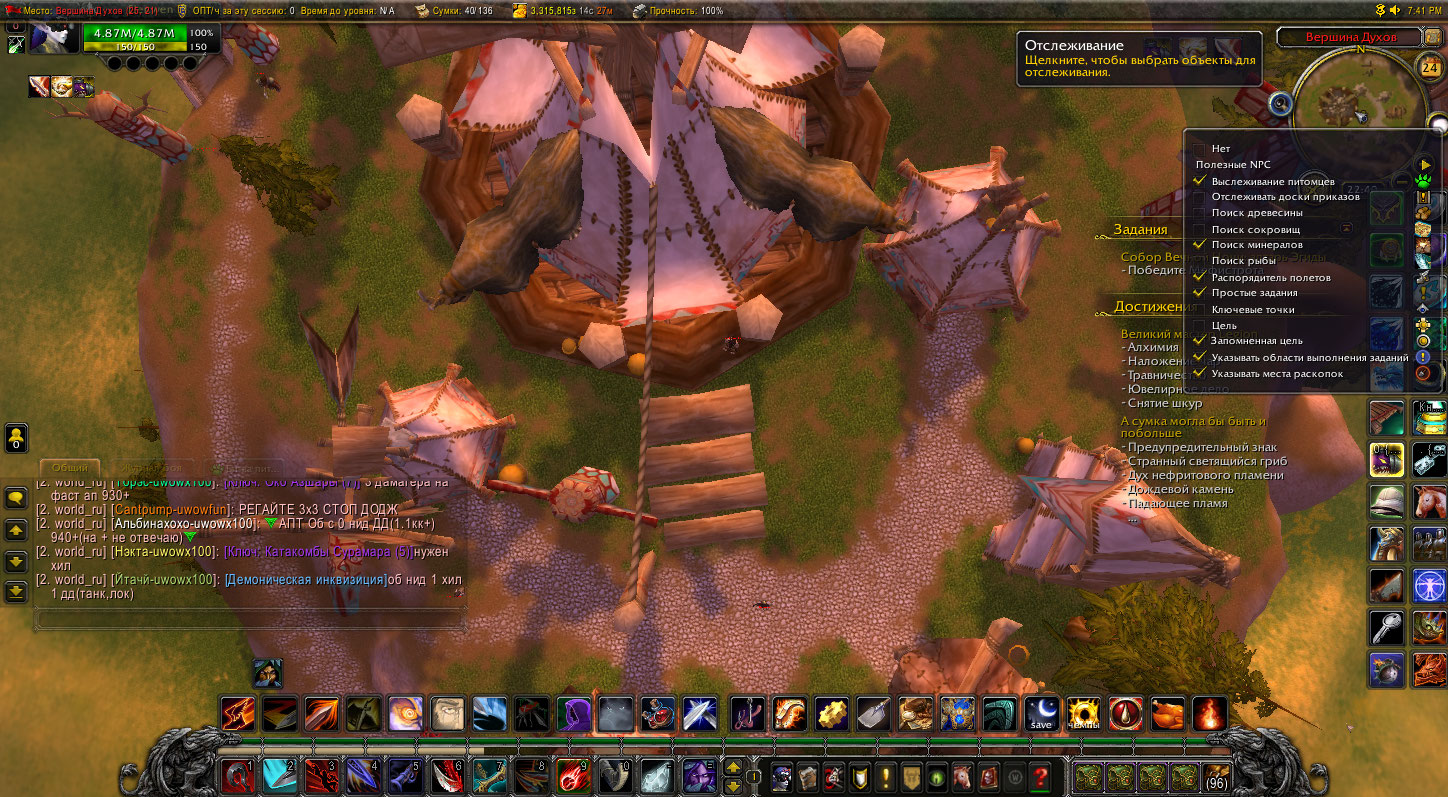
Task: Open the red question mark help button
Action: point(1040,776)
